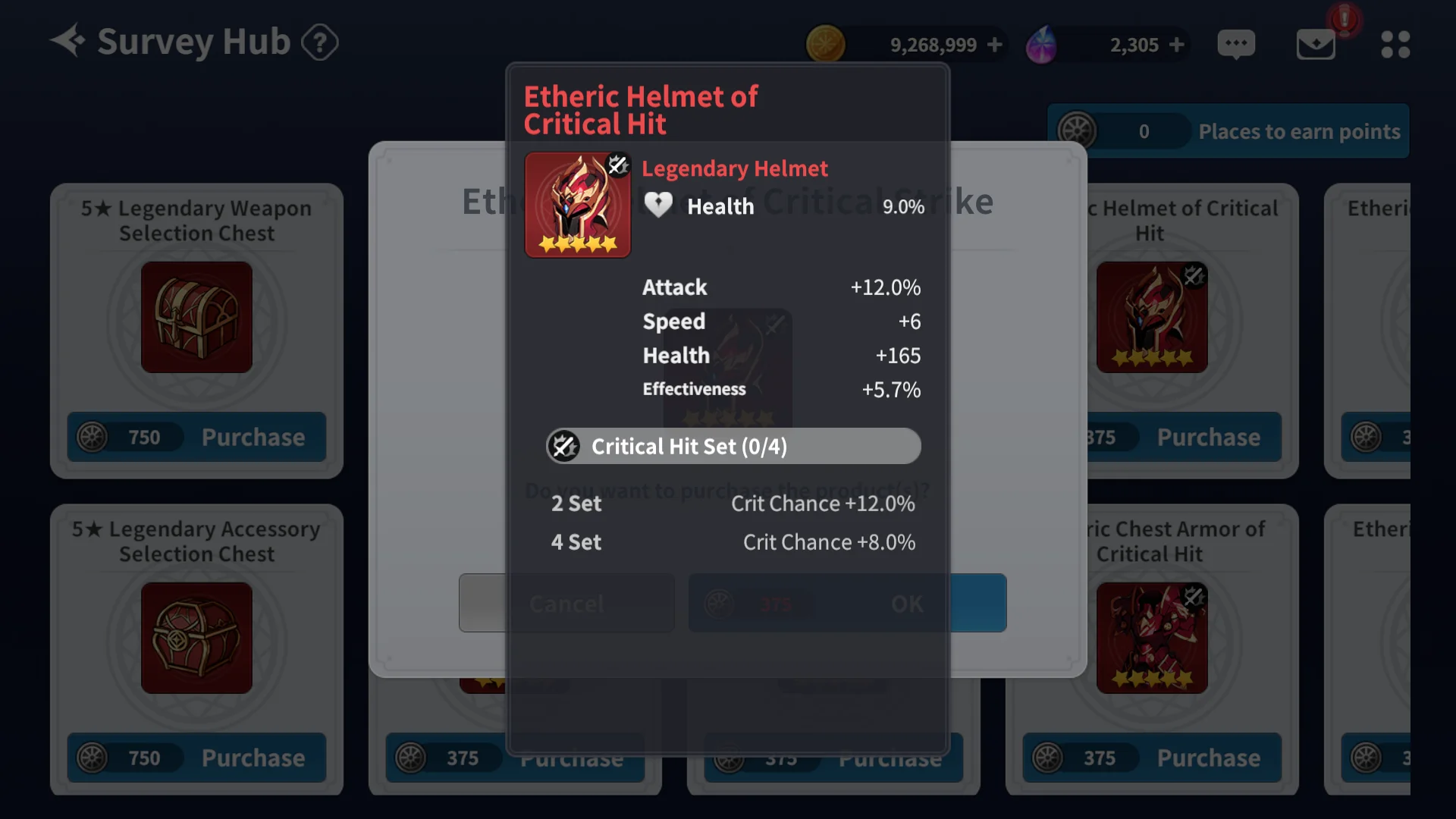Select the Chest Armor of Critical Hit thumbnail

(x=1151, y=638)
